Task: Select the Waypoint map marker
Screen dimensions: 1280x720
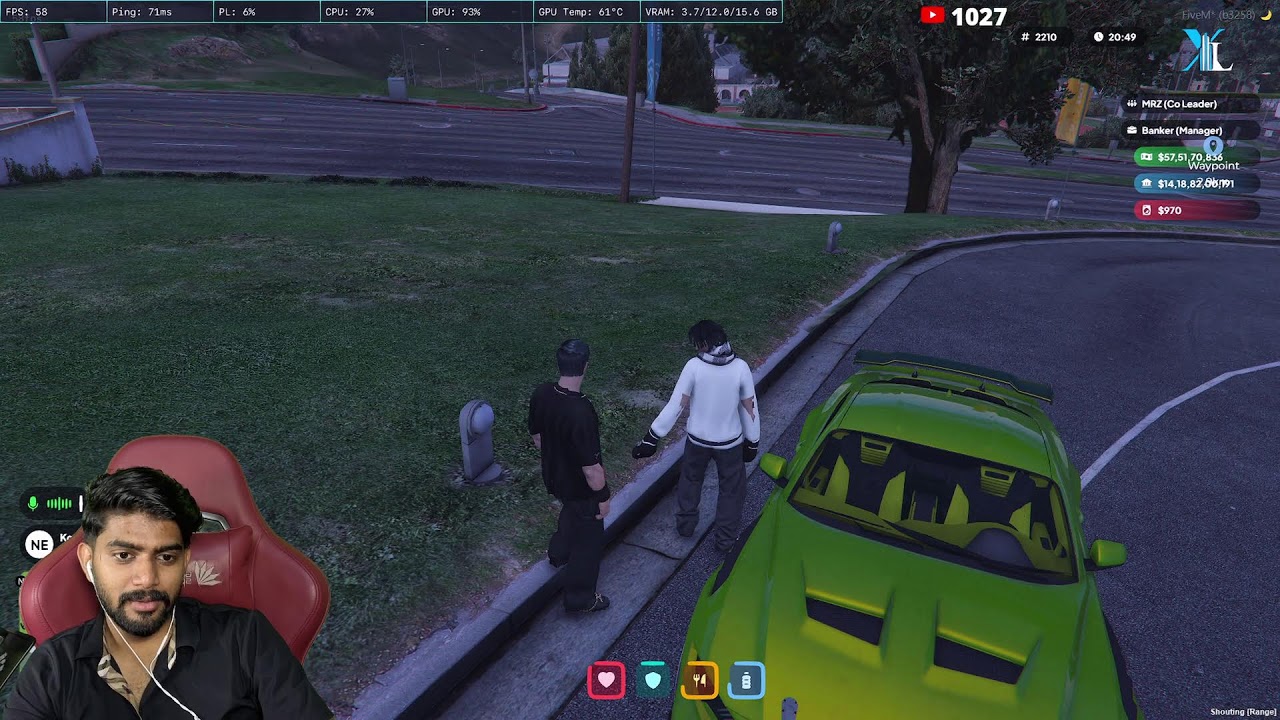Action: coord(1213,148)
